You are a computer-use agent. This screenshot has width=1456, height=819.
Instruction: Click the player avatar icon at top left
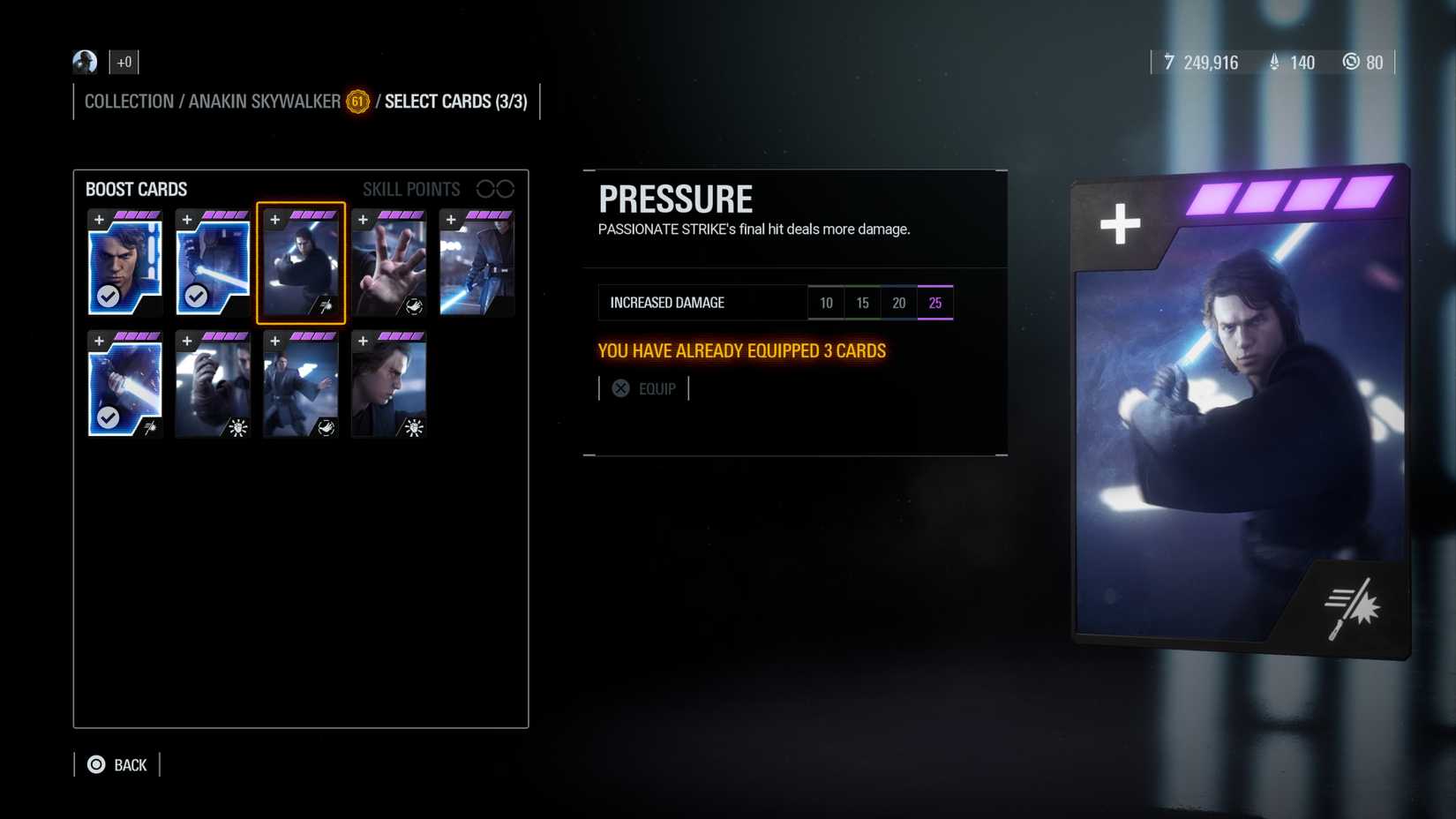(84, 62)
